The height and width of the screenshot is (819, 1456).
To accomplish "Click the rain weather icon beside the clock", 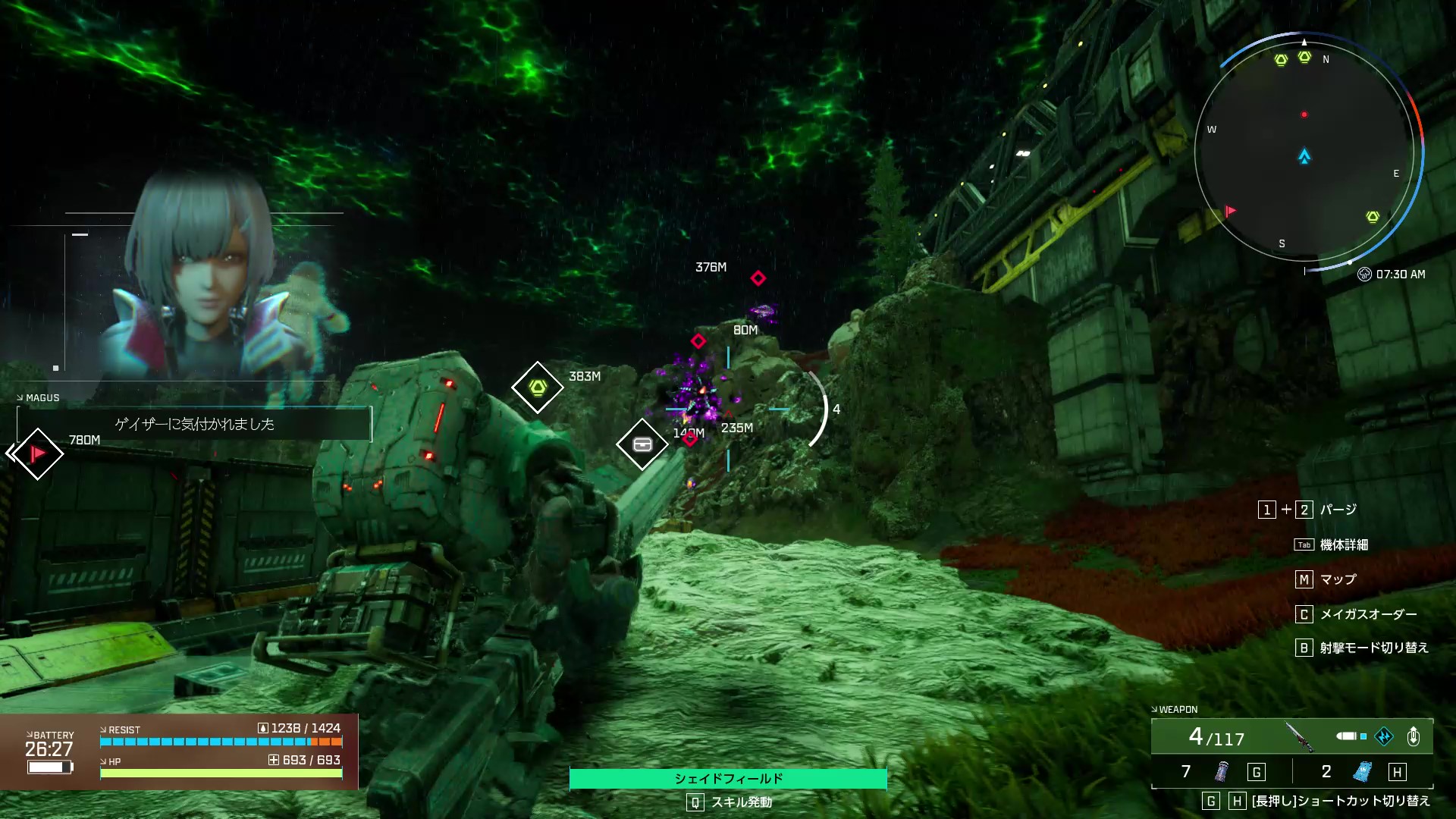I will tap(1364, 275).
